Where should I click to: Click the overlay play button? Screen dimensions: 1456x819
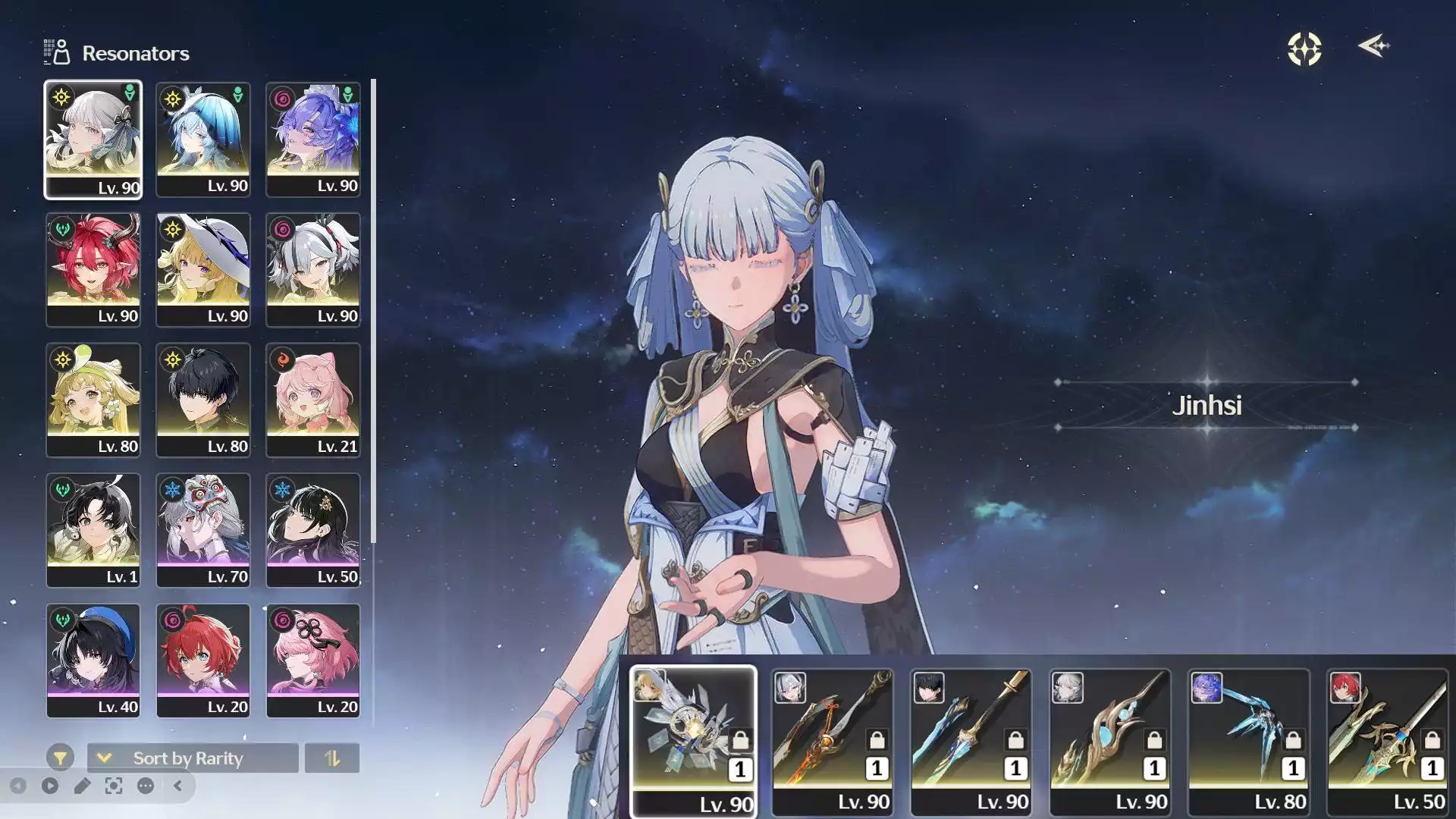(50, 786)
